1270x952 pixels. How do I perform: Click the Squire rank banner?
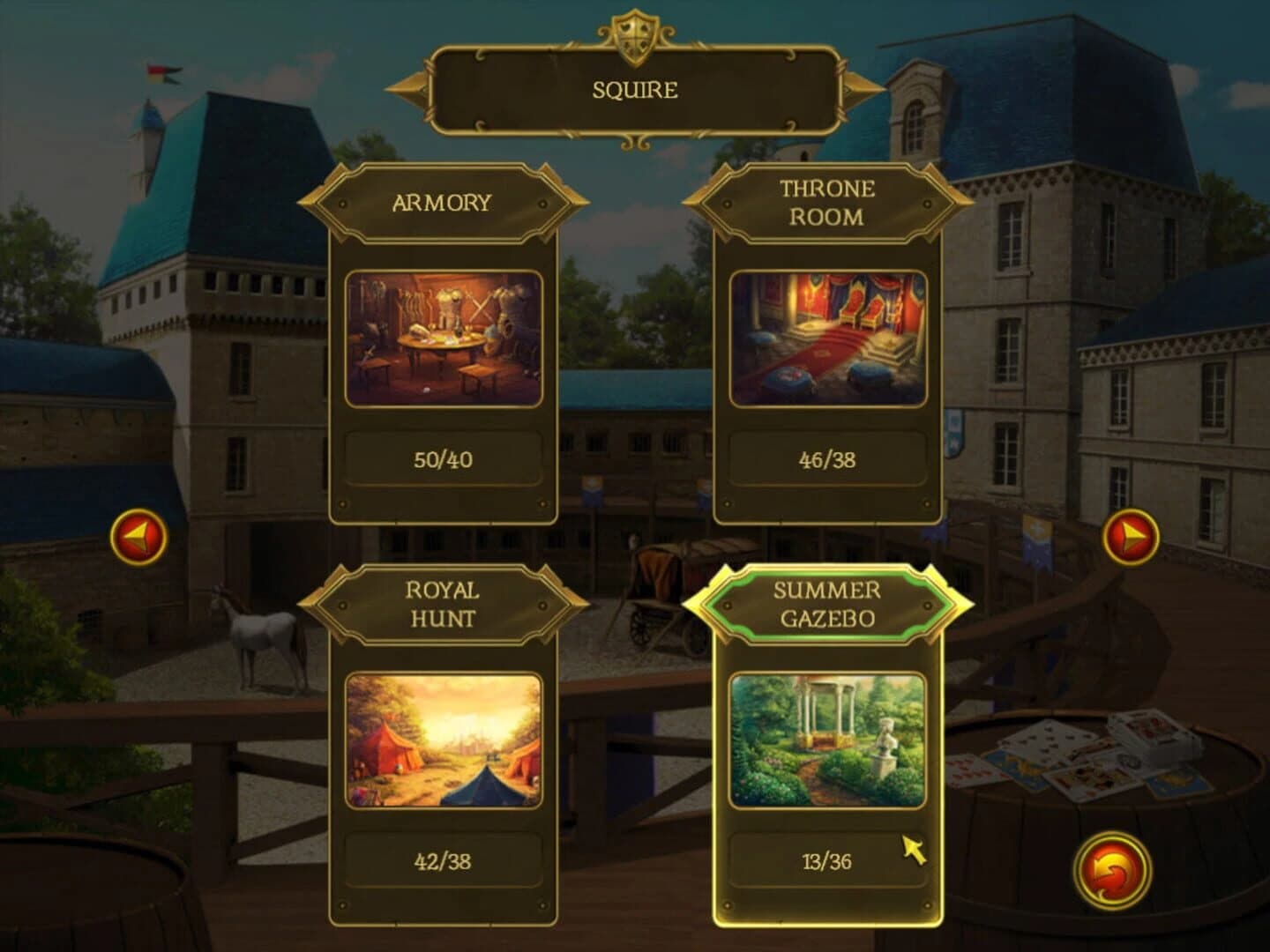tap(634, 88)
